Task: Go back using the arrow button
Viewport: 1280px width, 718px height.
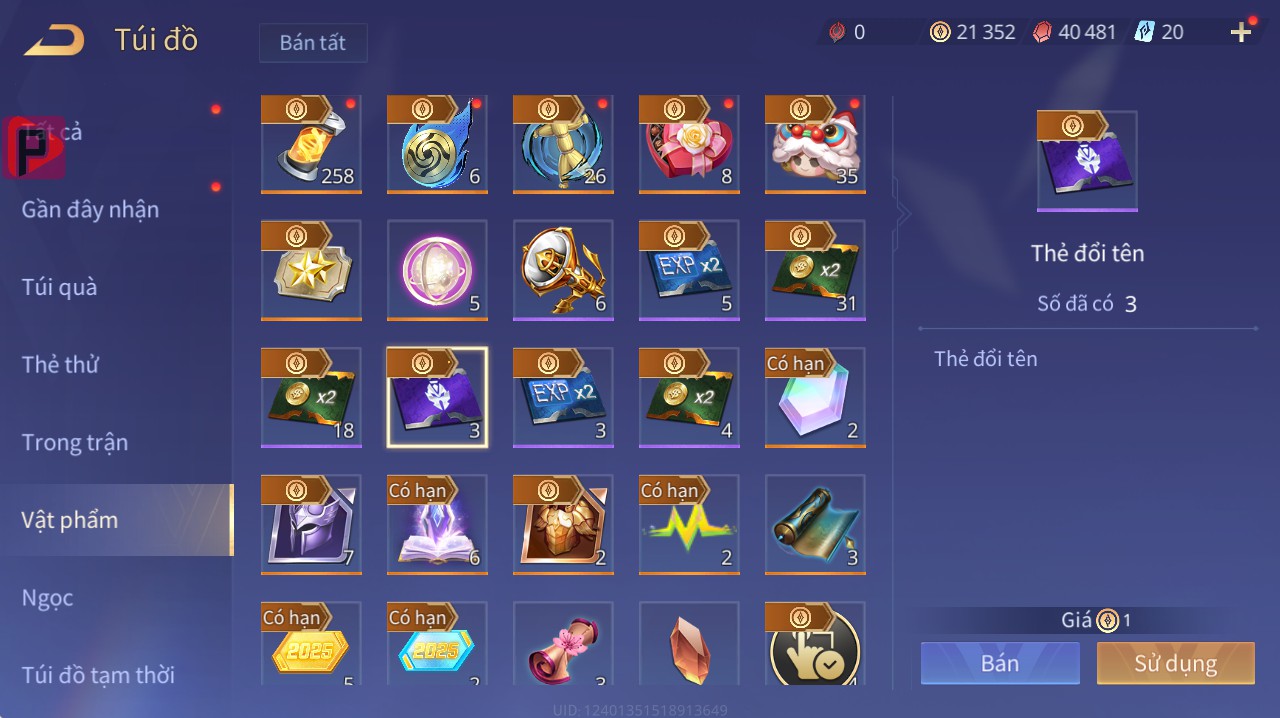Action: tap(55, 40)
